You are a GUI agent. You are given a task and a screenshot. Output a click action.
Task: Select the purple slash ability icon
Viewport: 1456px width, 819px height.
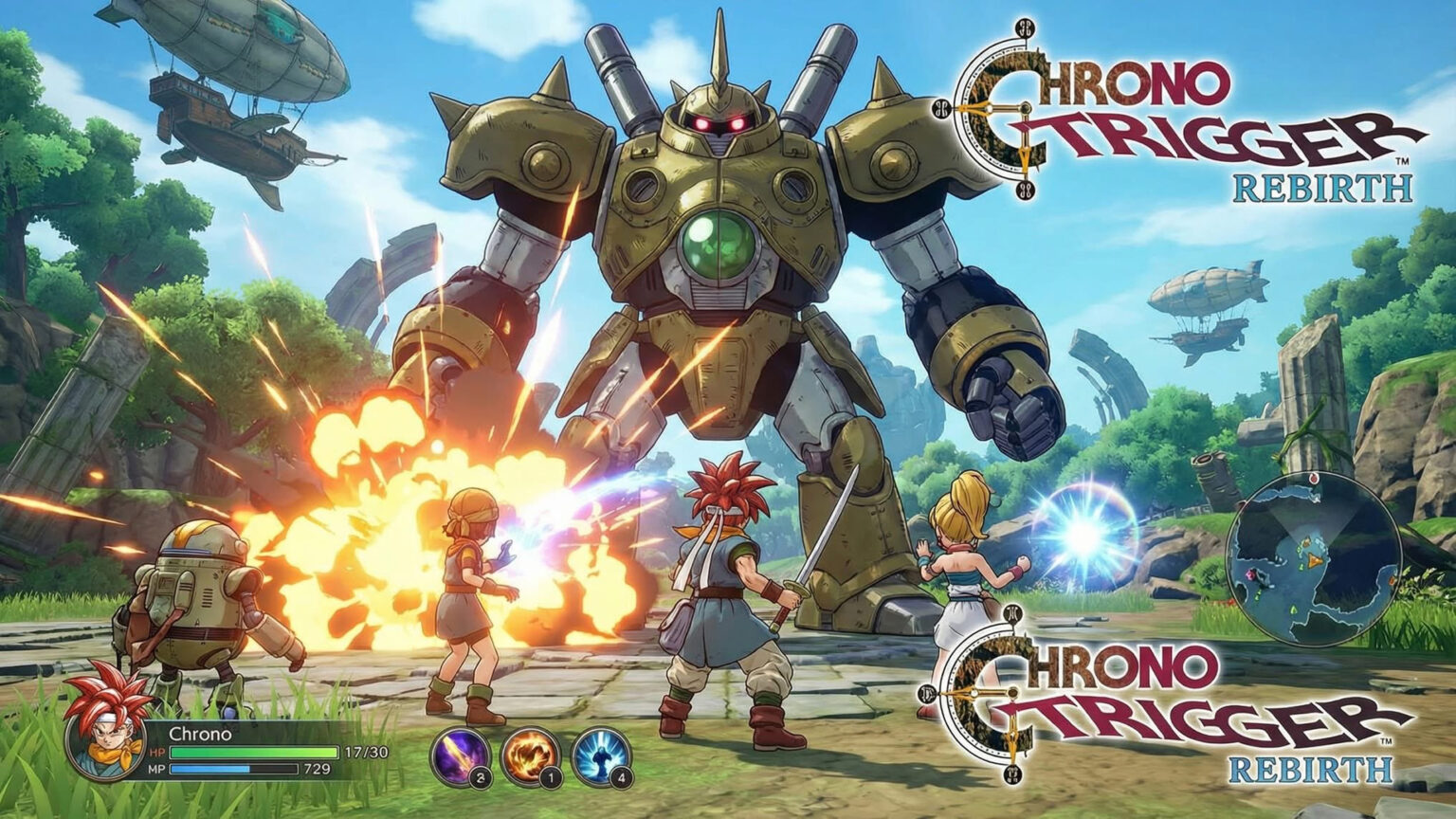pos(460,755)
